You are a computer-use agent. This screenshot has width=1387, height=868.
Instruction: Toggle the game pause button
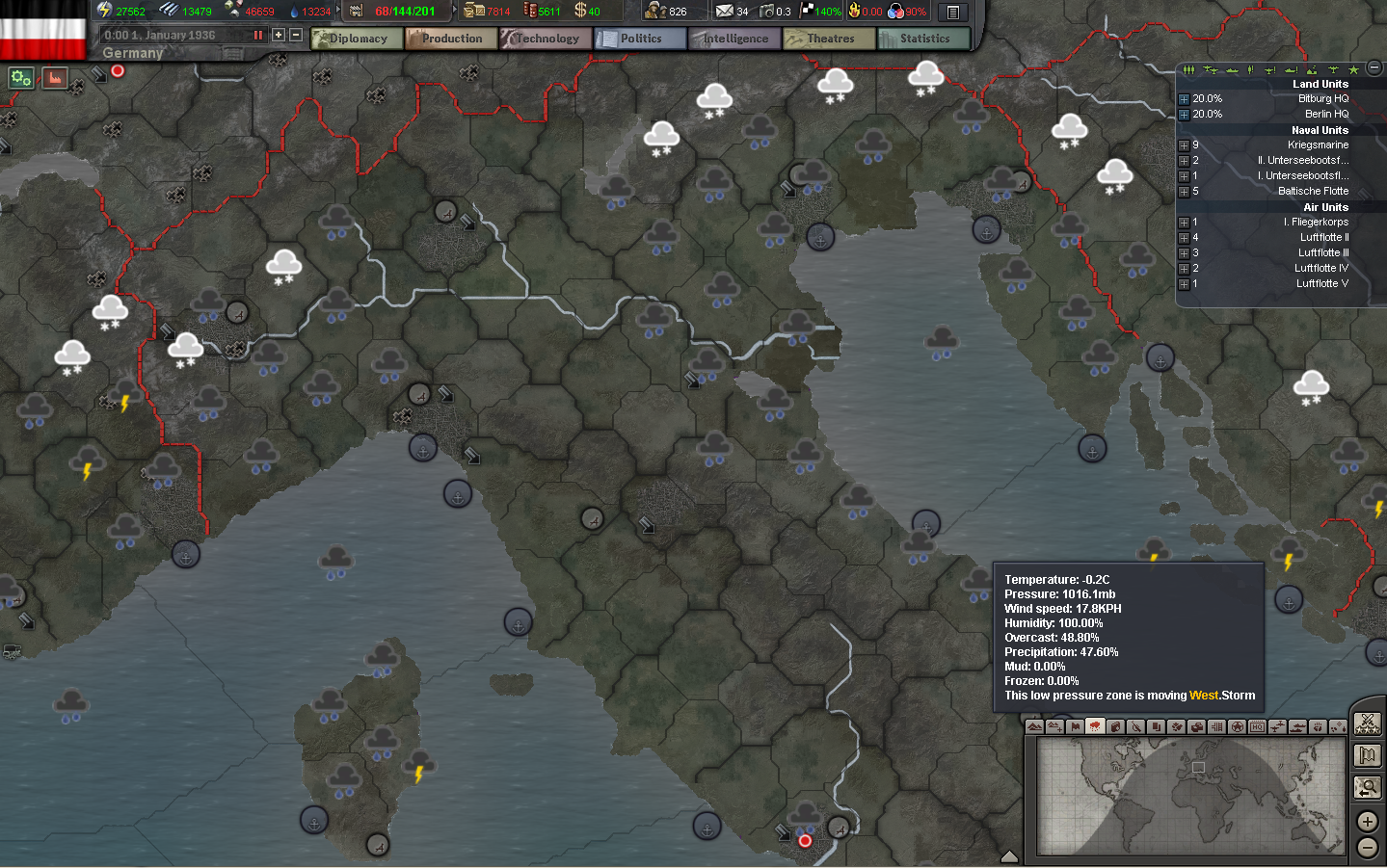point(256,34)
